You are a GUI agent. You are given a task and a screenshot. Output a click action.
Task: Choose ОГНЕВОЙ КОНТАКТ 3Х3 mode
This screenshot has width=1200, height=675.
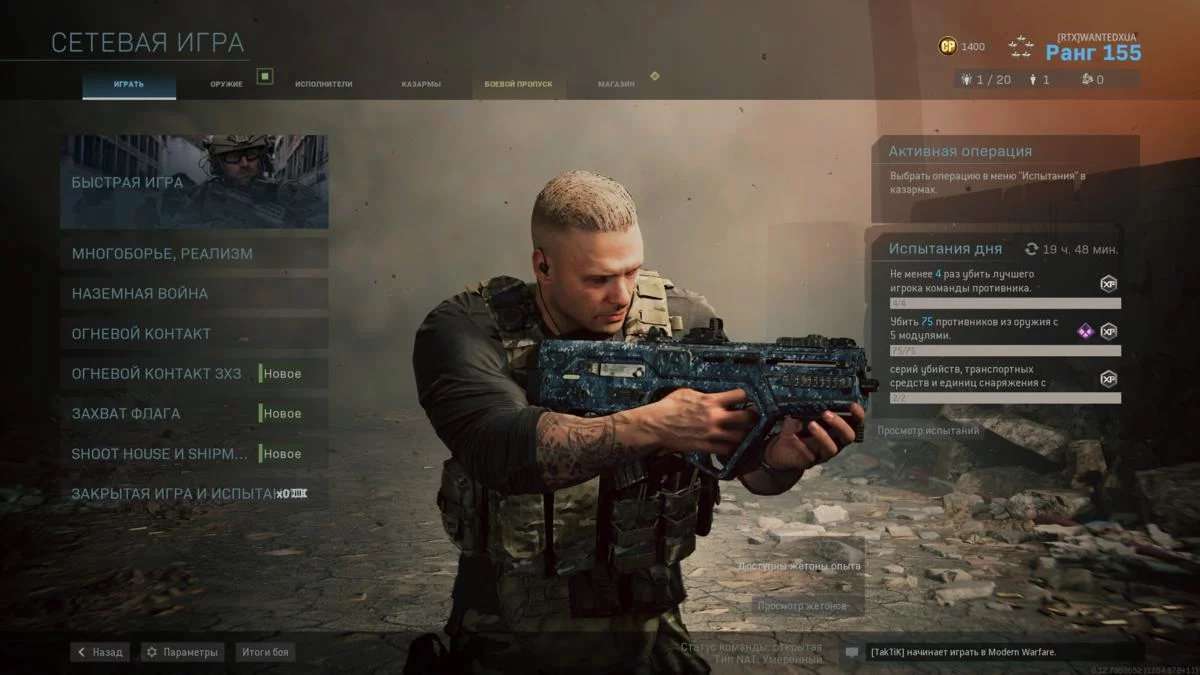194,373
